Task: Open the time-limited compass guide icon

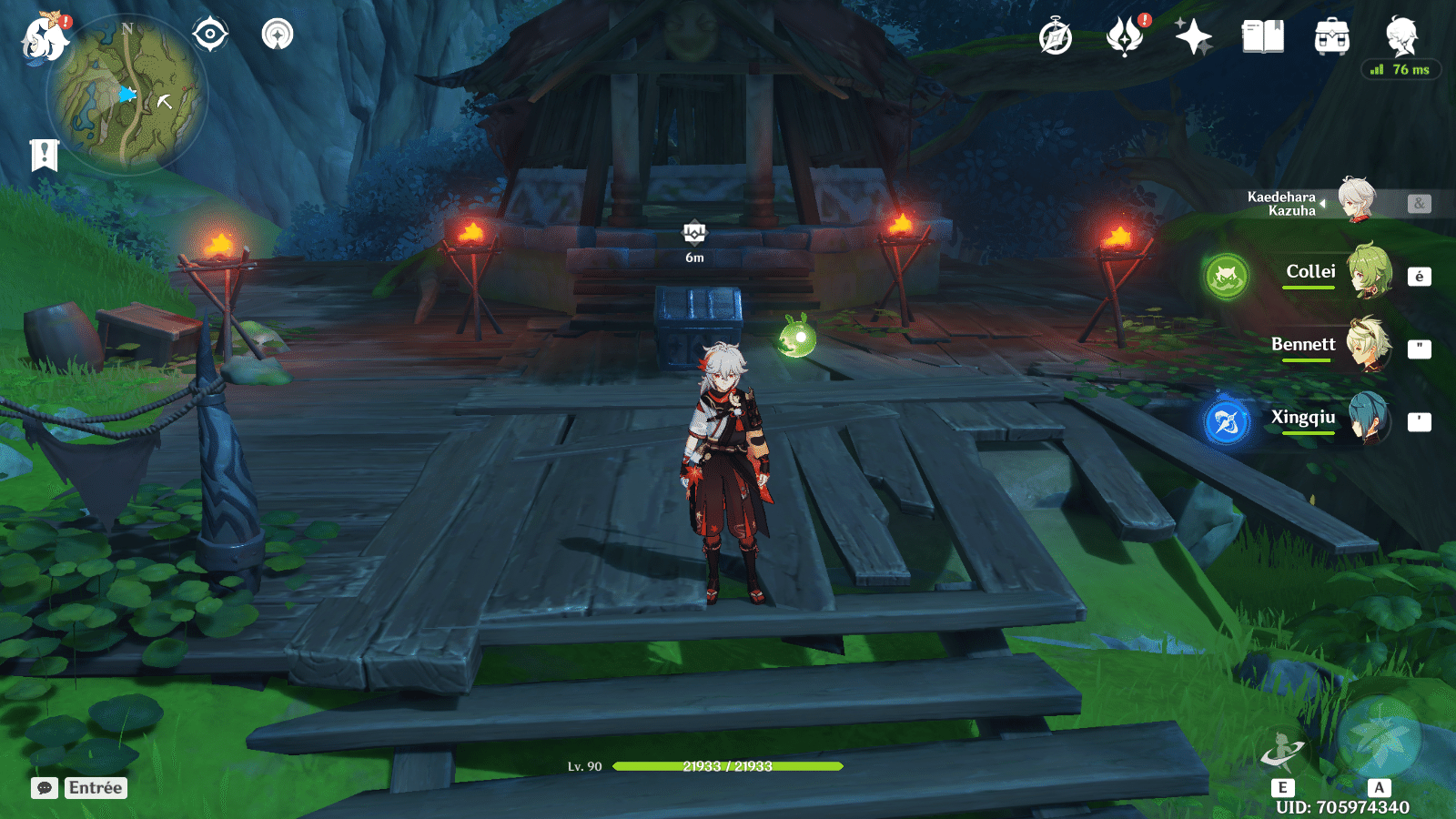Action: tap(1054, 38)
